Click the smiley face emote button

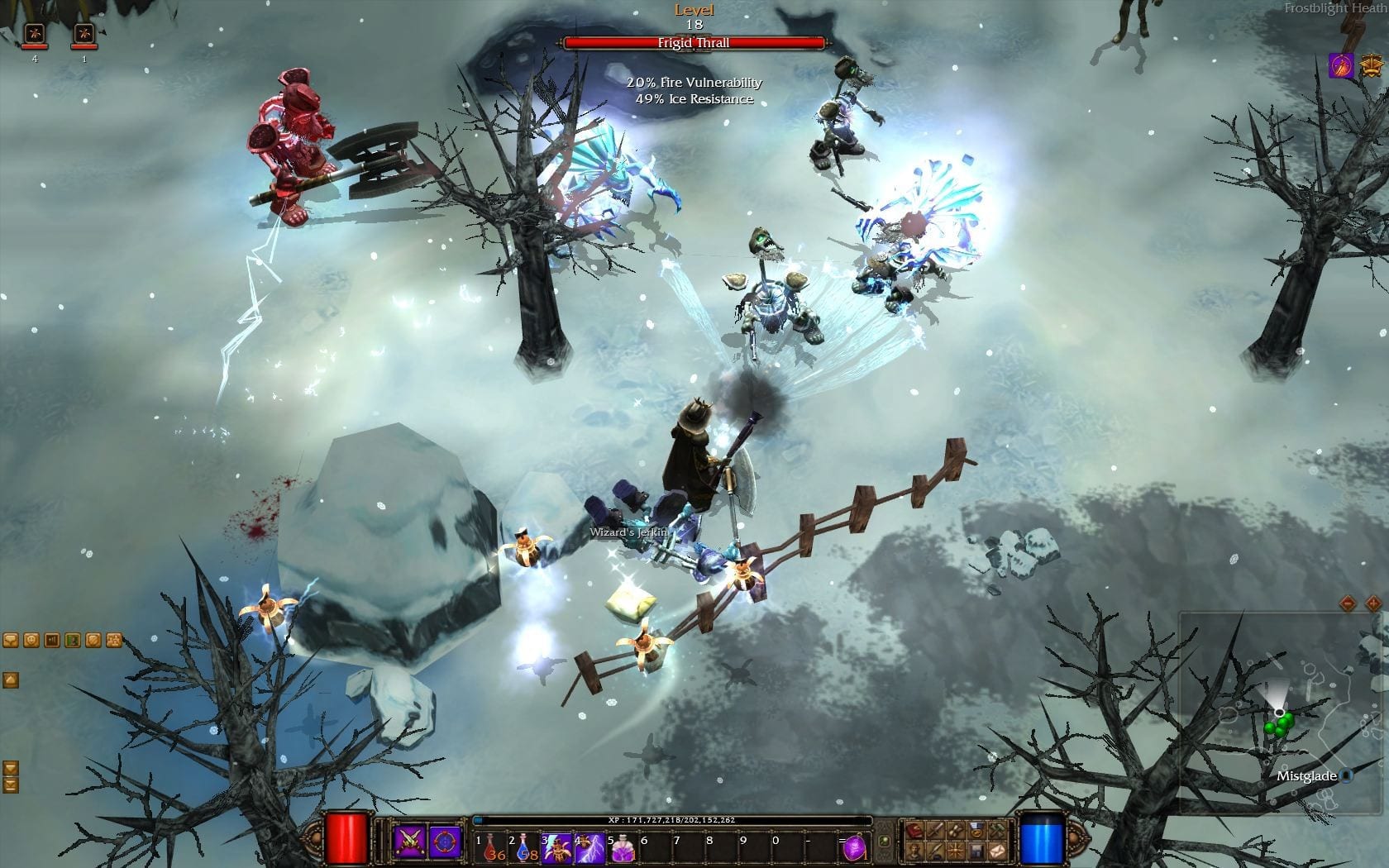click(31, 640)
